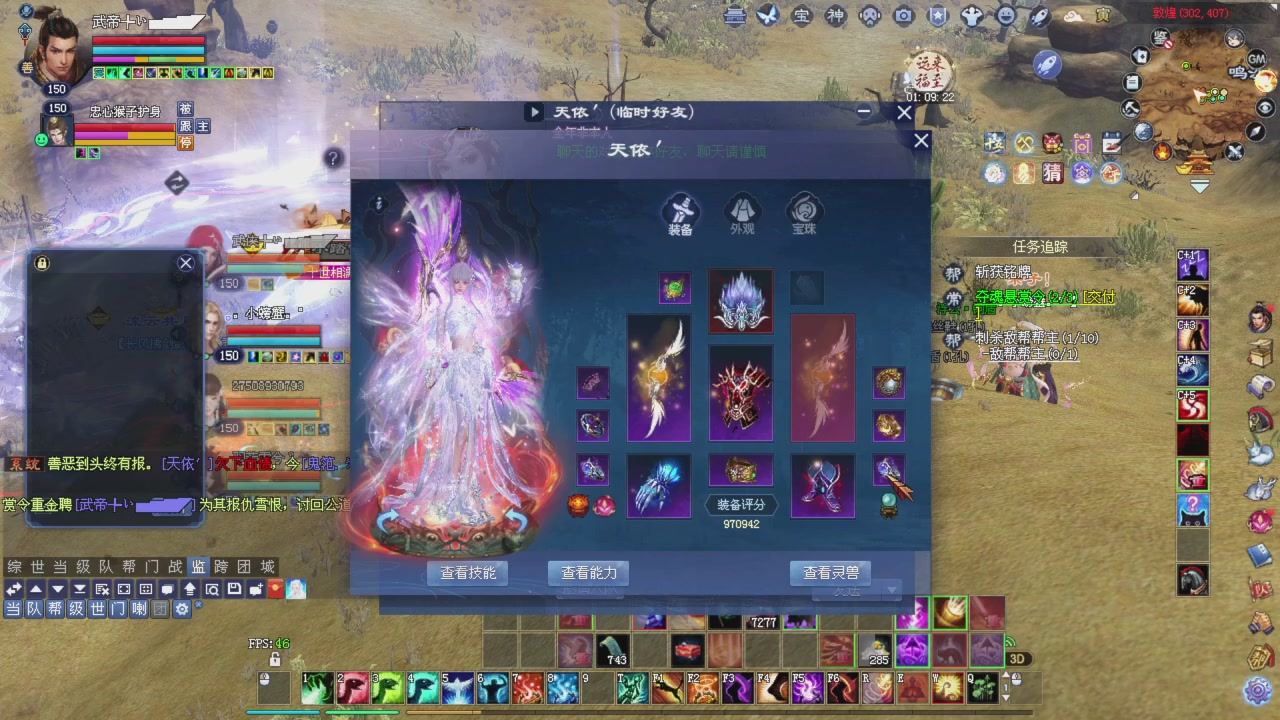Switch to the 宝珠 gem tab
This screenshot has height=720, width=1280.
(805, 214)
